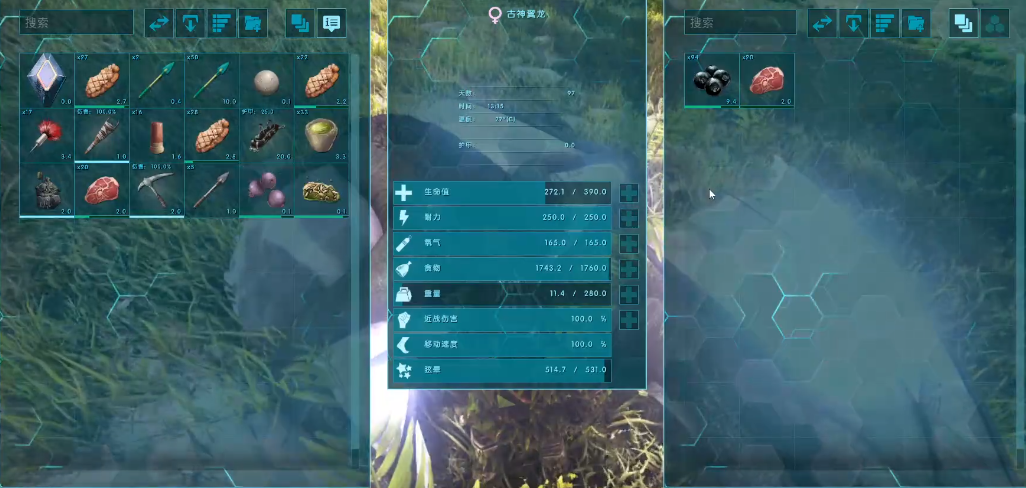Select the red cylinder shell slot
1026x488 pixels.
click(156, 134)
